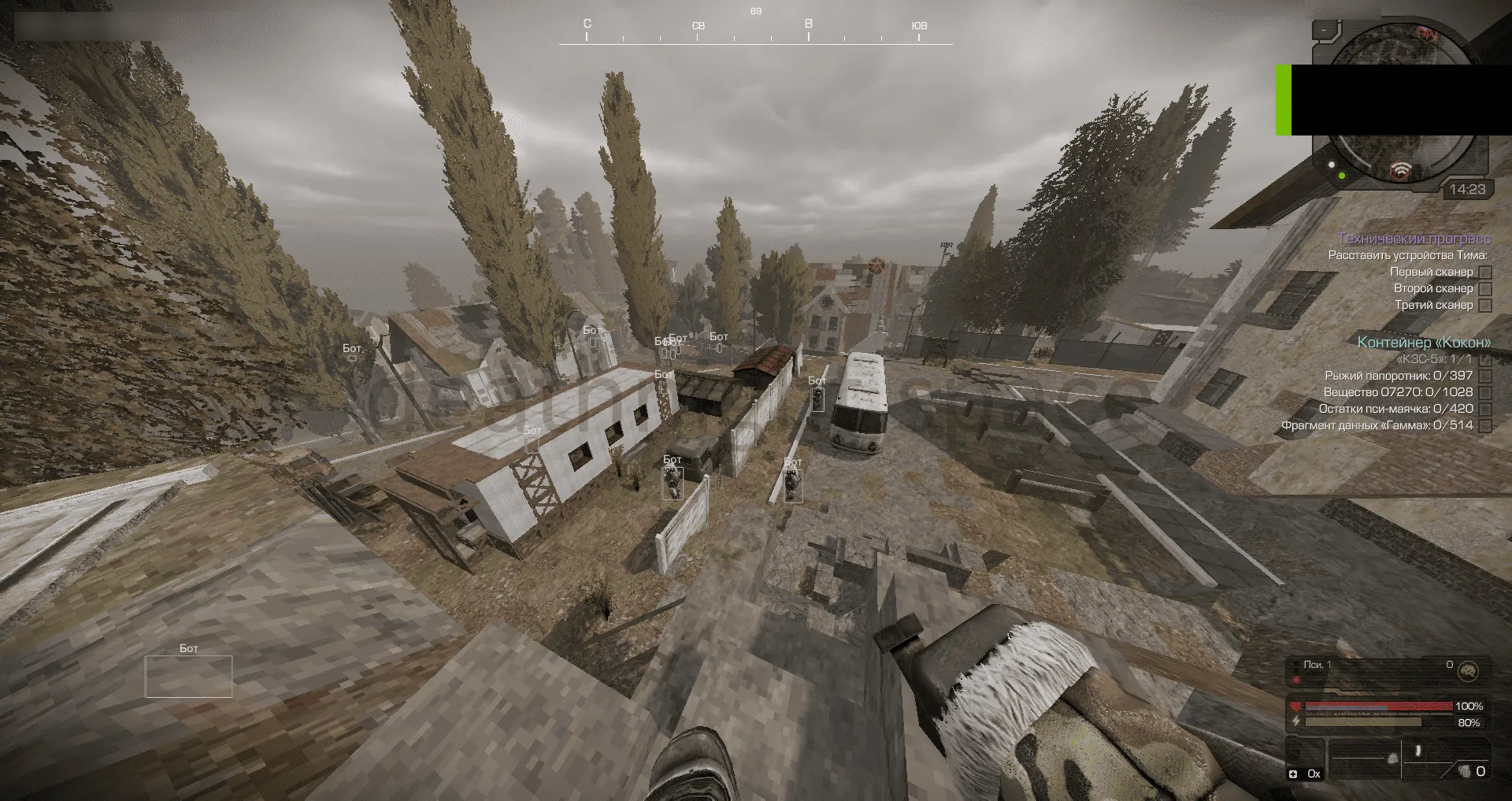Toggle the 'Второй сканер' objective checkbox
The image size is (1512, 801).
pos(1485,288)
